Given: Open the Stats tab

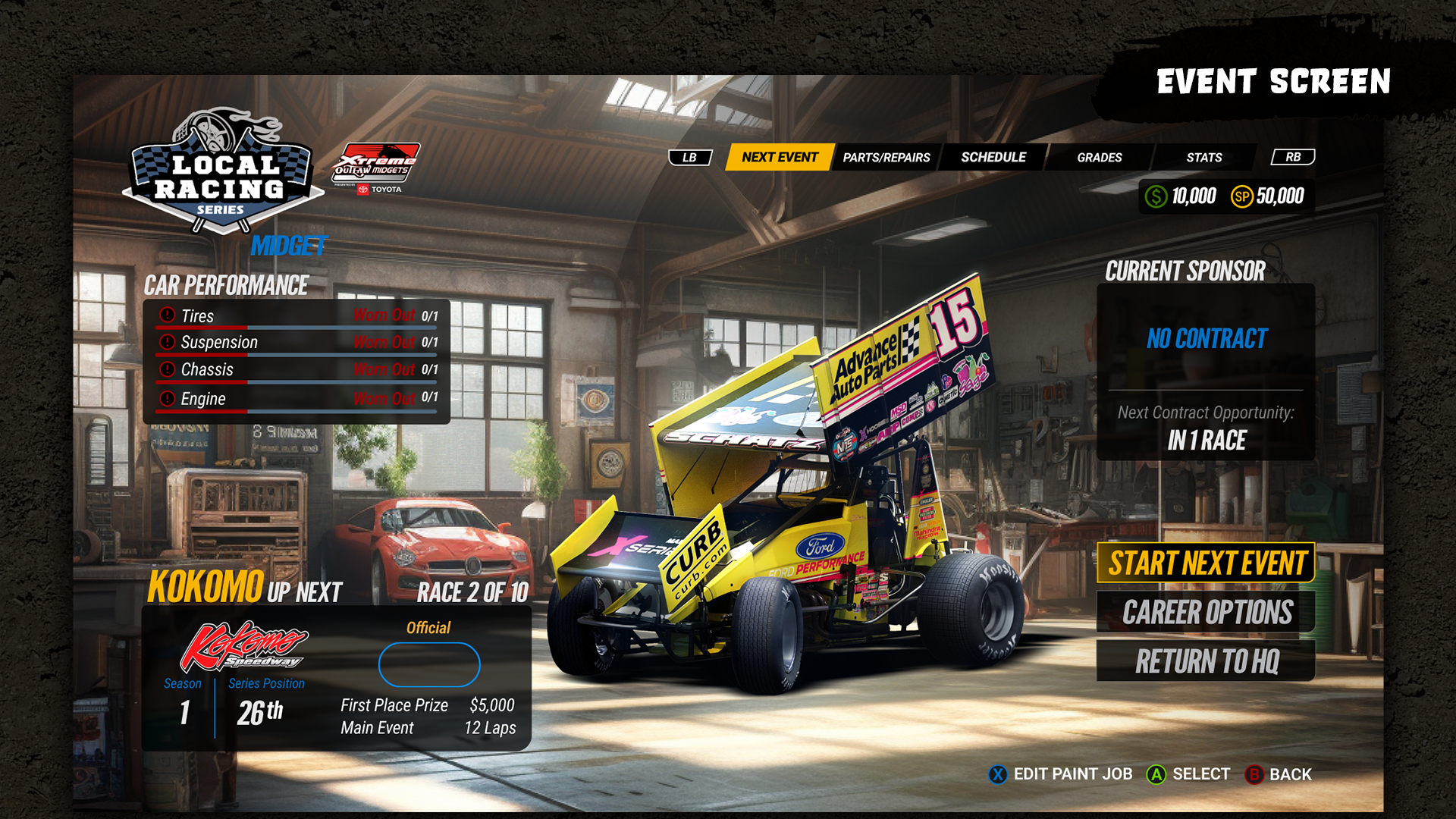Looking at the screenshot, I should point(1203,157).
